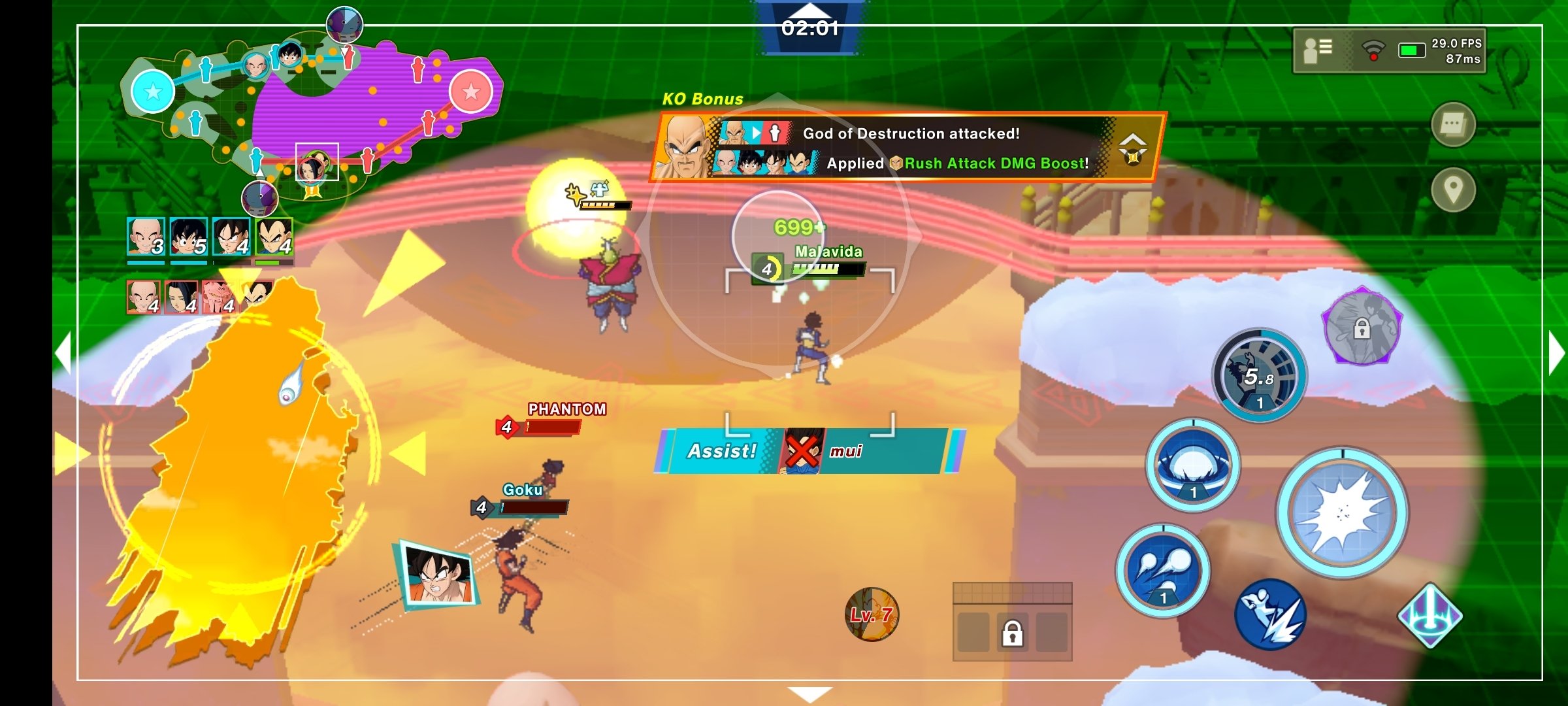Select the skill on 5.8 second cooldown
The image size is (1568, 706).
(1259, 376)
